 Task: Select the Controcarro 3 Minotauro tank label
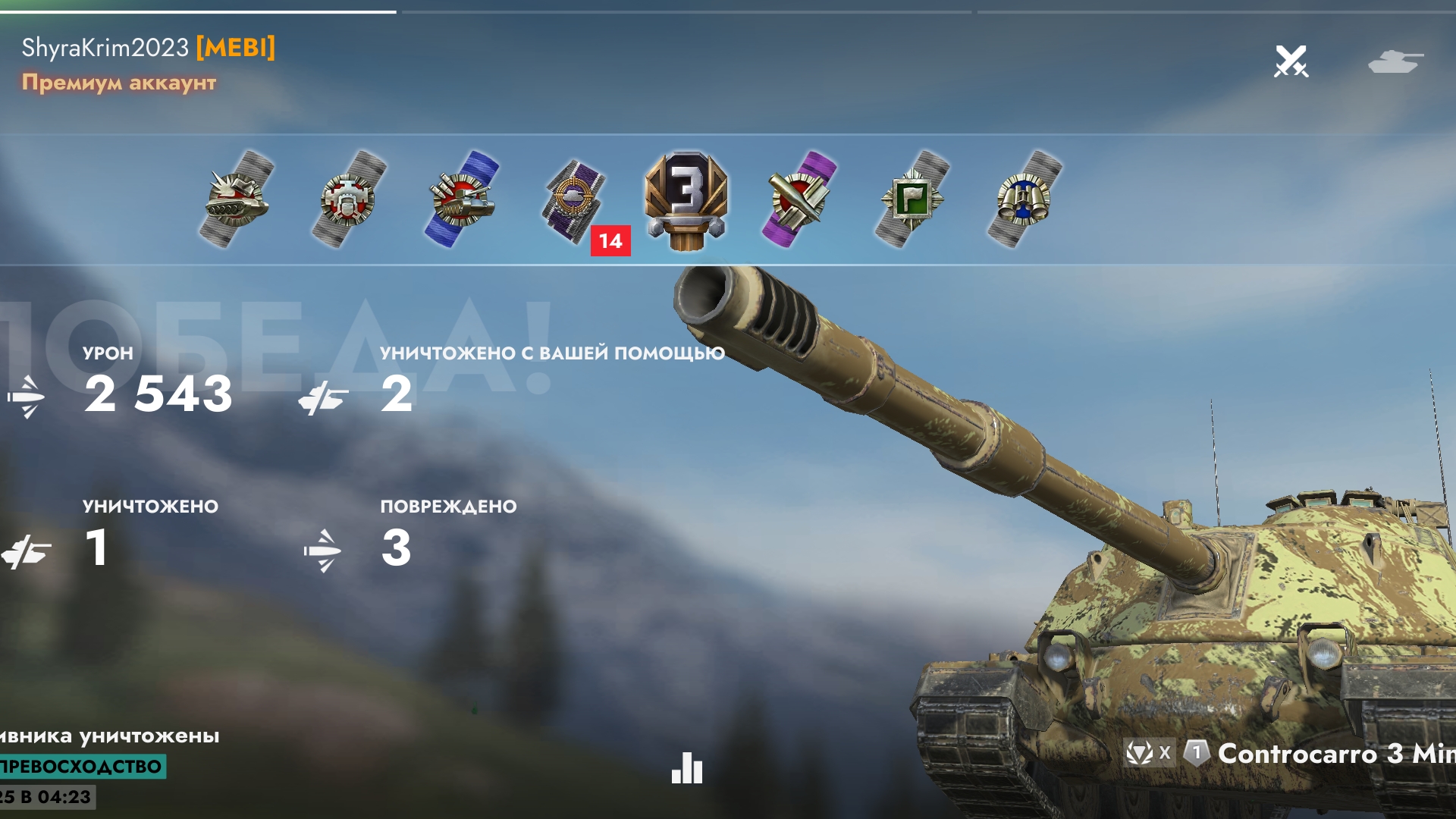click(x=1335, y=753)
